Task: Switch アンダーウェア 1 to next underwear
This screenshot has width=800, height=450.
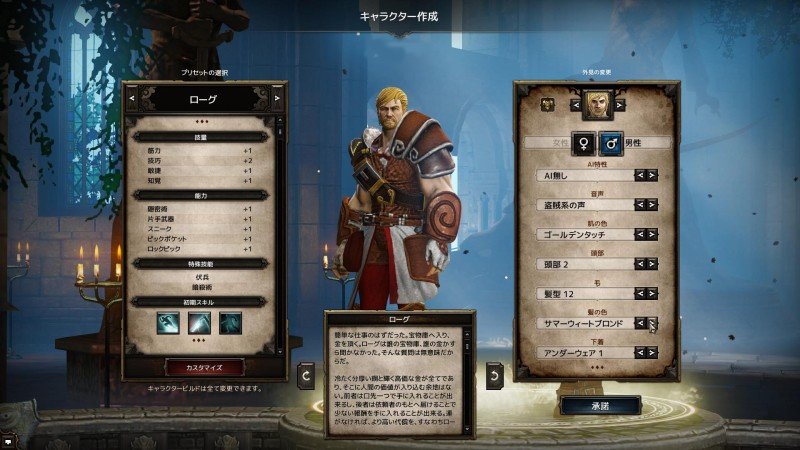Action: [653, 353]
